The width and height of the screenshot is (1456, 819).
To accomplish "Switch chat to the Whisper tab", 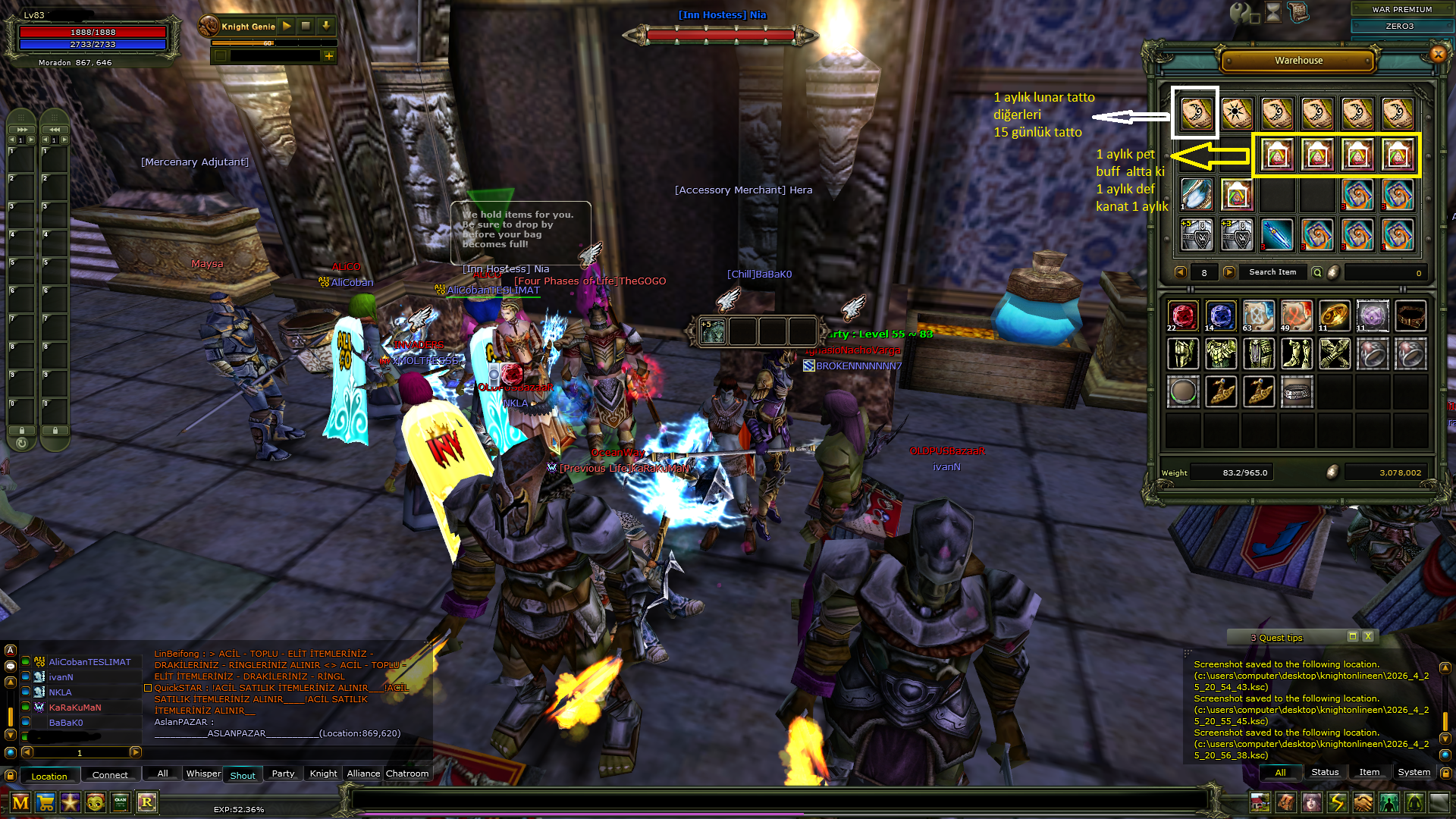I will 203,773.
